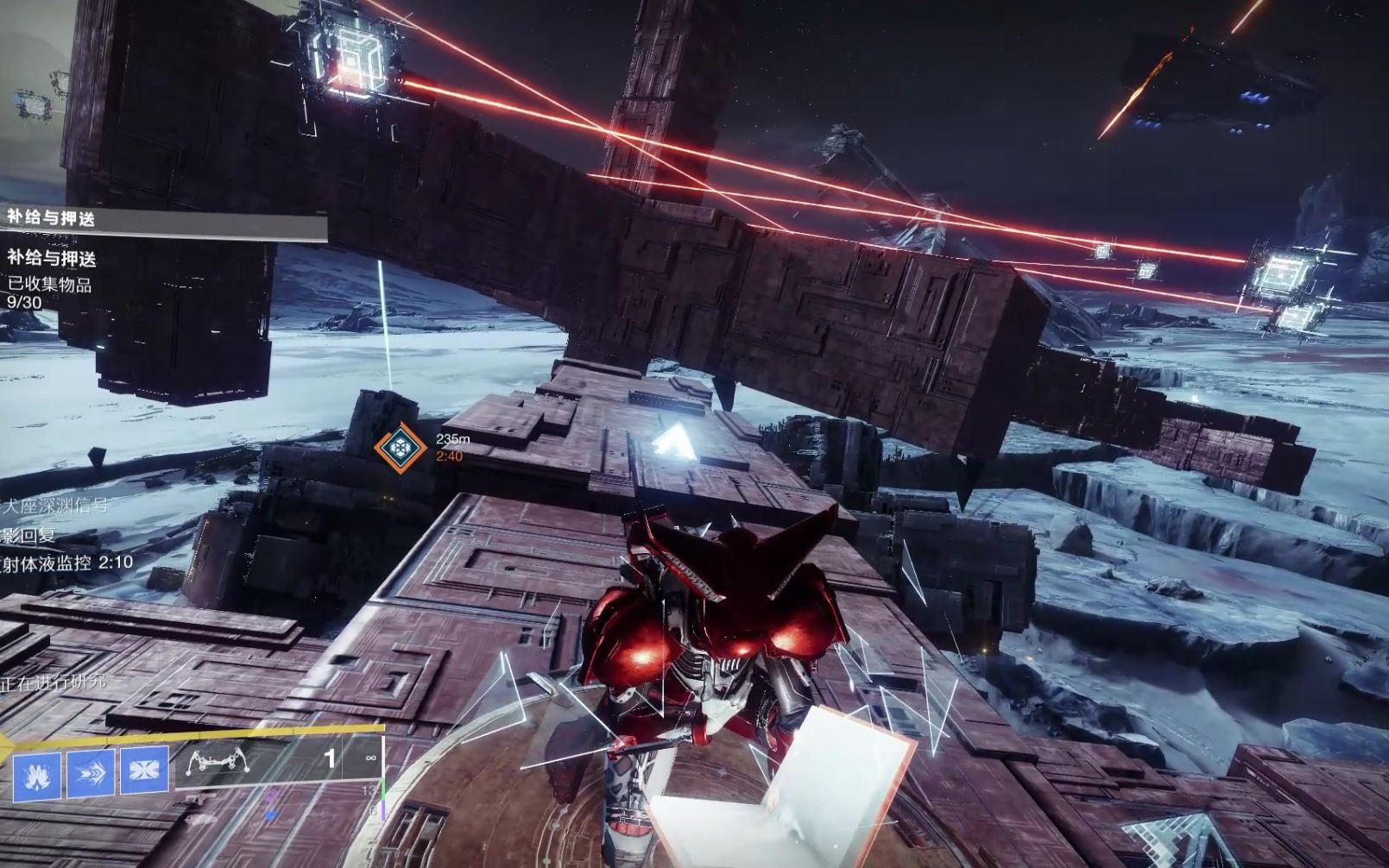Select the flame grenade ability icon

(36, 773)
